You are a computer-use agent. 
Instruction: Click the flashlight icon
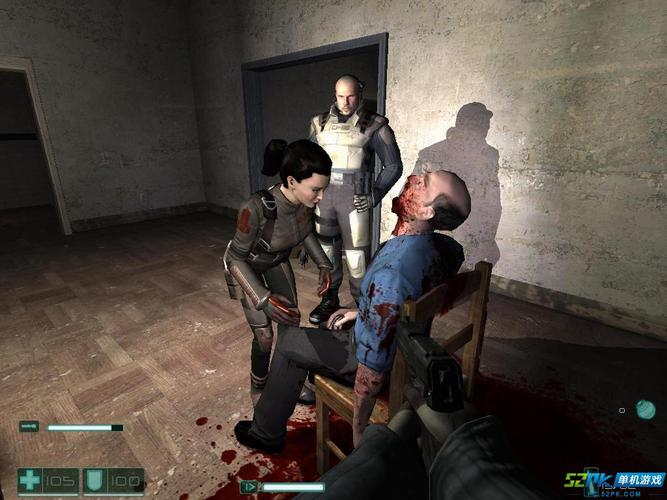(x=29, y=427)
